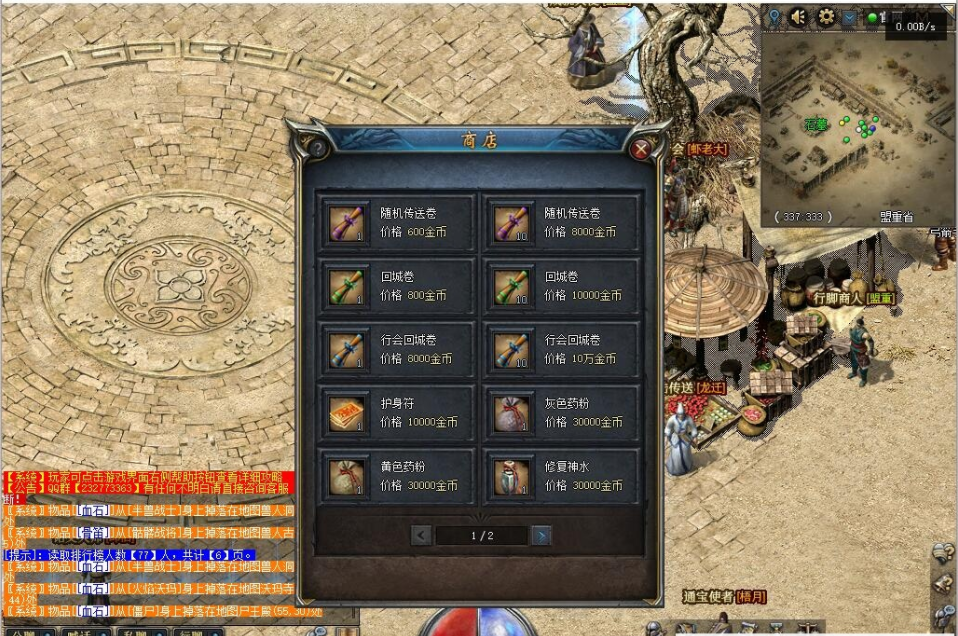Go to the next shop page
The width and height of the screenshot is (958, 636).
point(541,536)
